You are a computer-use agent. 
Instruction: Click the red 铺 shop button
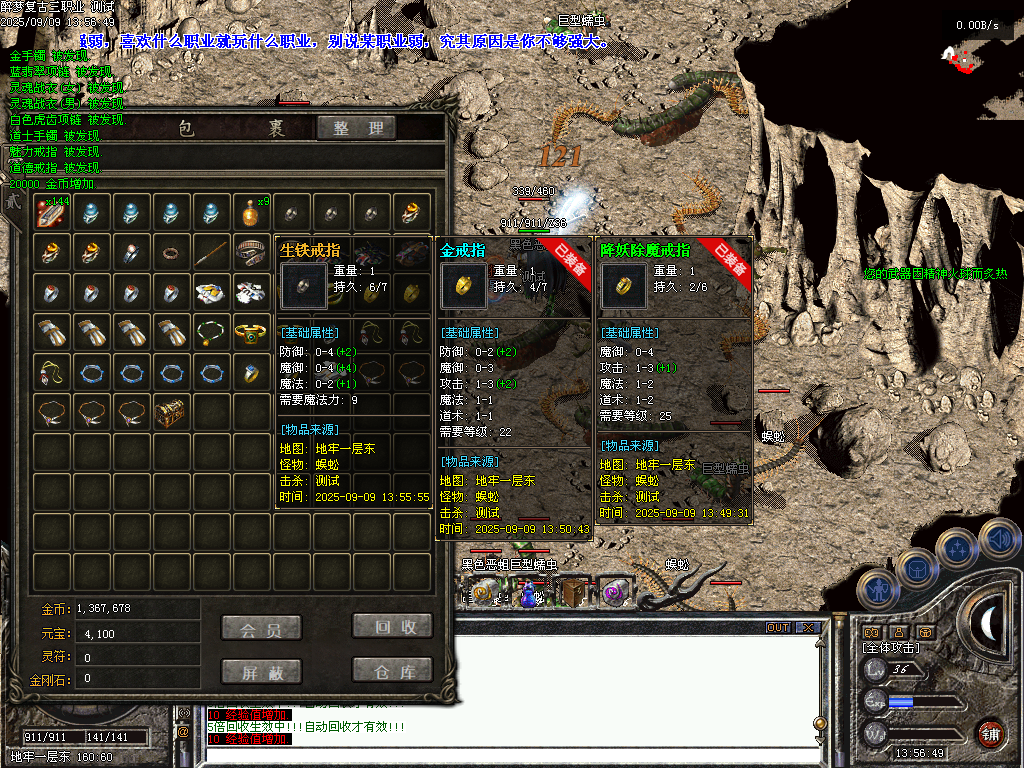click(x=991, y=733)
